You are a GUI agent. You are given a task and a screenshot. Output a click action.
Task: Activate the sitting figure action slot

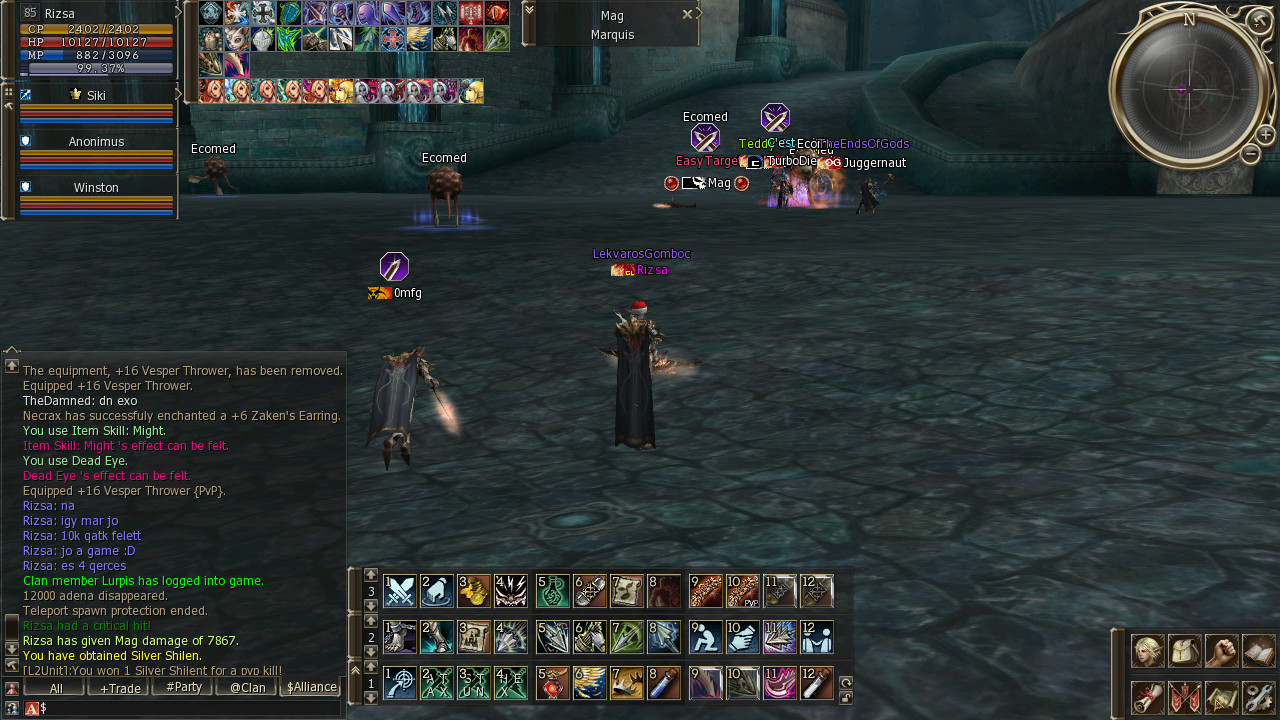point(706,637)
